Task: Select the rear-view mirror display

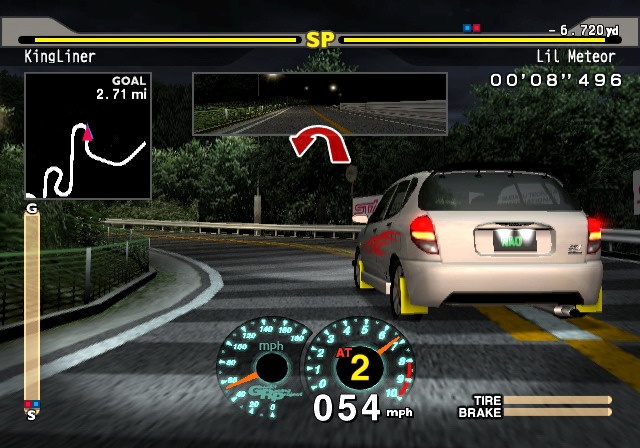Action: 319,103
